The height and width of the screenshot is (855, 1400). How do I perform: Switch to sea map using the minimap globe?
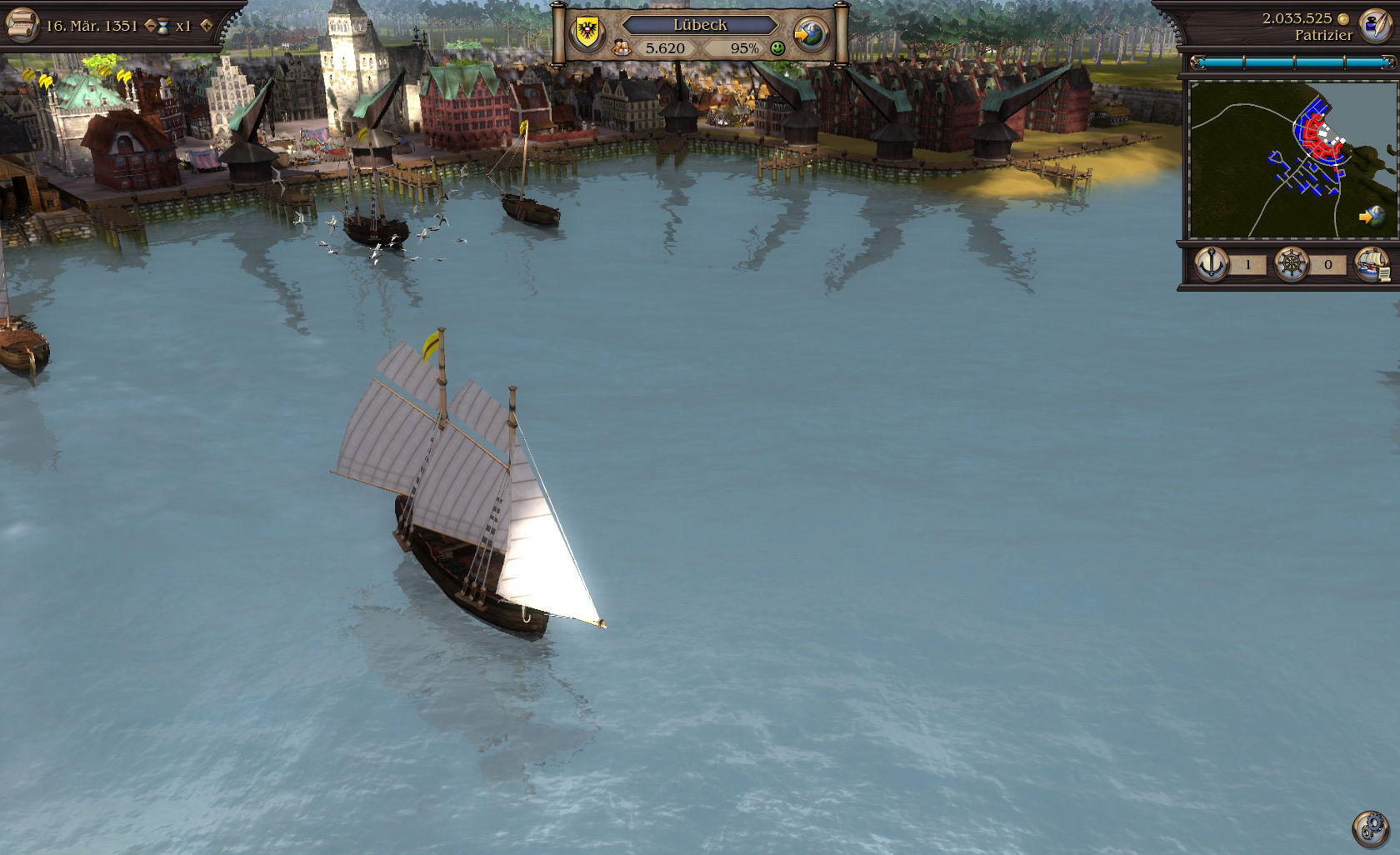click(x=1371, y=216)
